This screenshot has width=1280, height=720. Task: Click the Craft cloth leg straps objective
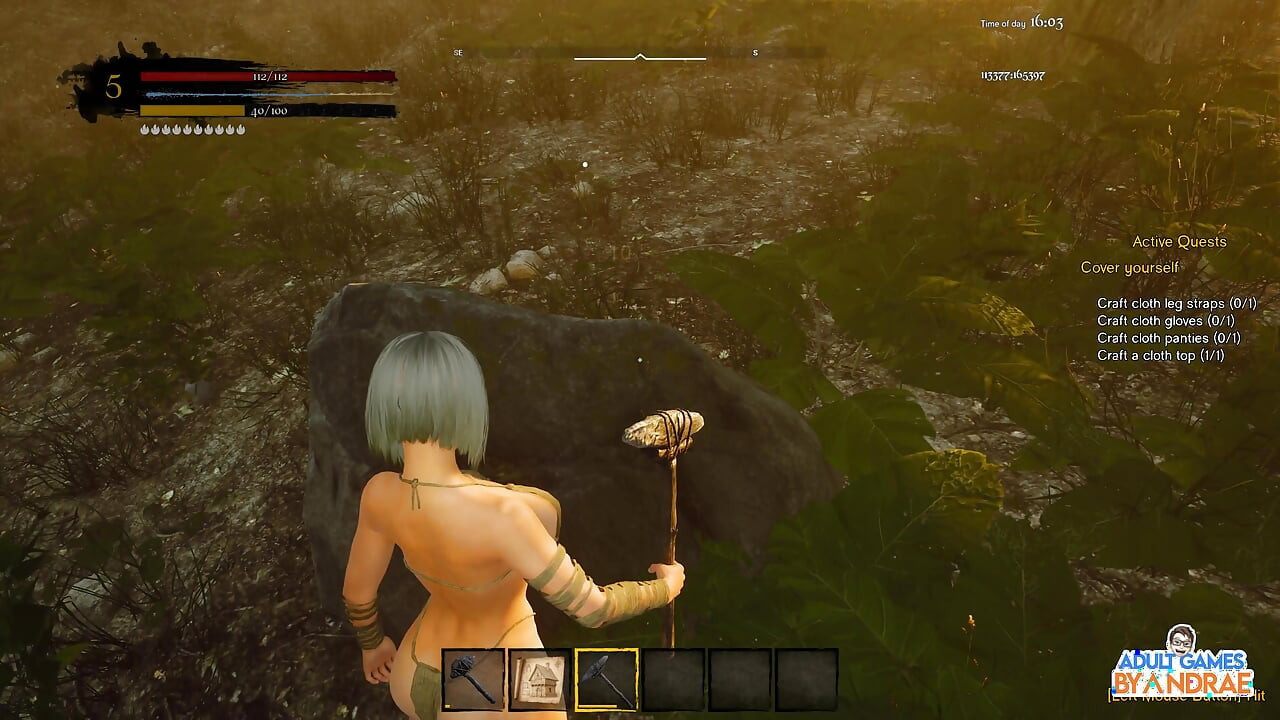[1177, 303]
